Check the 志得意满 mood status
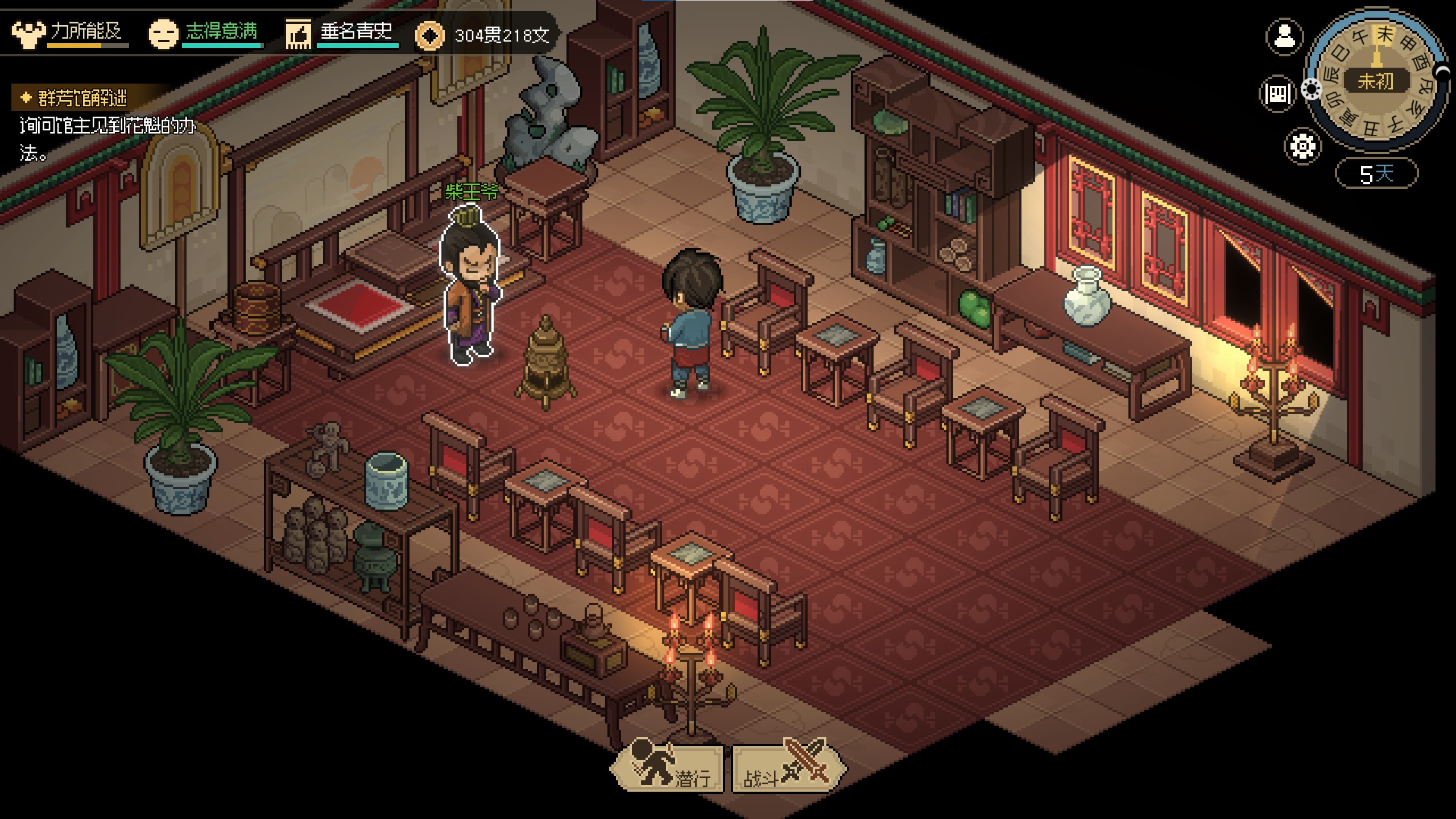The height and width of the screenshot is (819, 1456). pyautogui.click(x=205, y=33)
